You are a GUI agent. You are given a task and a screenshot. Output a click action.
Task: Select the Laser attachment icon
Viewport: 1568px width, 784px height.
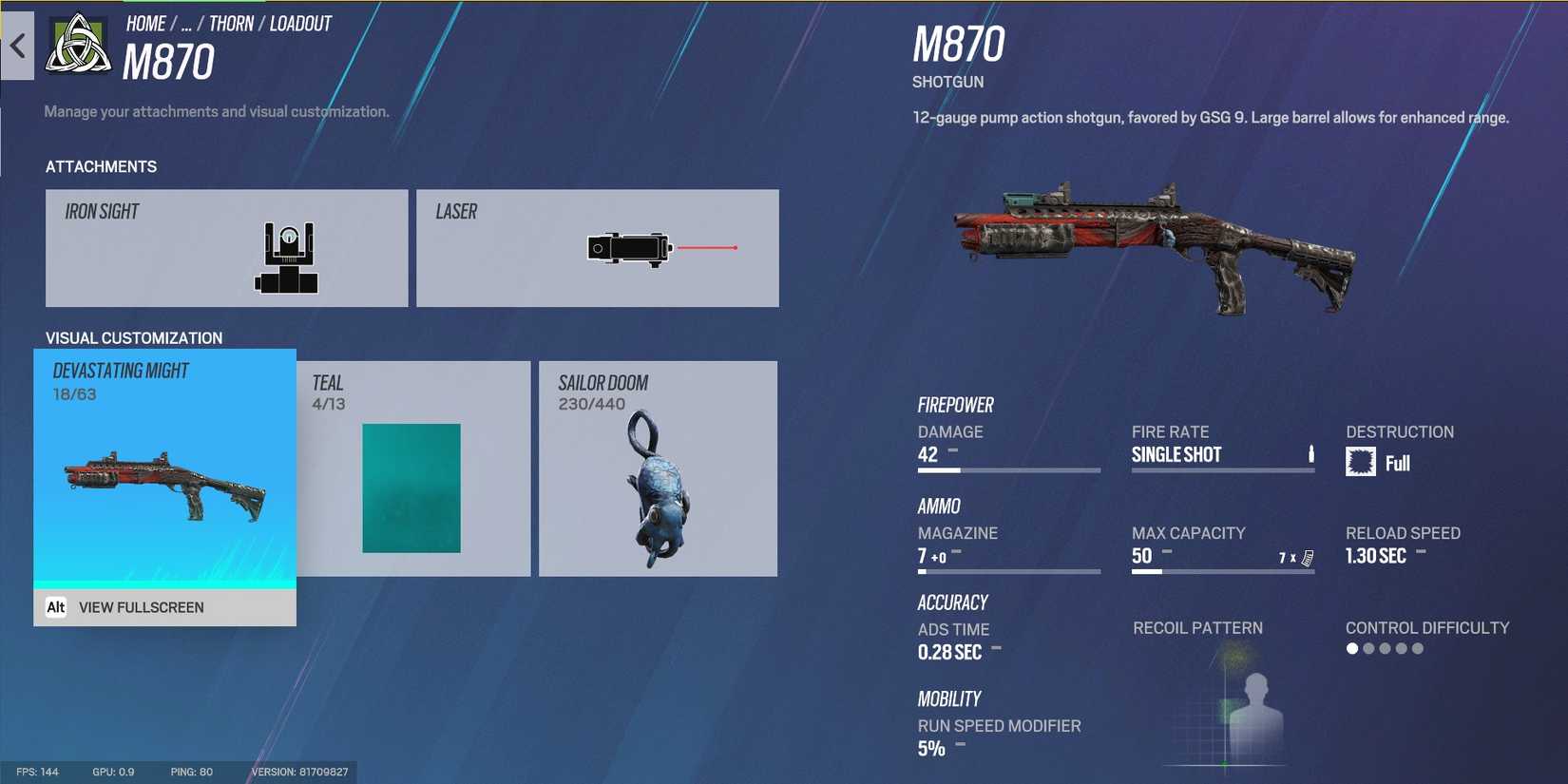[x=630, y=247]
